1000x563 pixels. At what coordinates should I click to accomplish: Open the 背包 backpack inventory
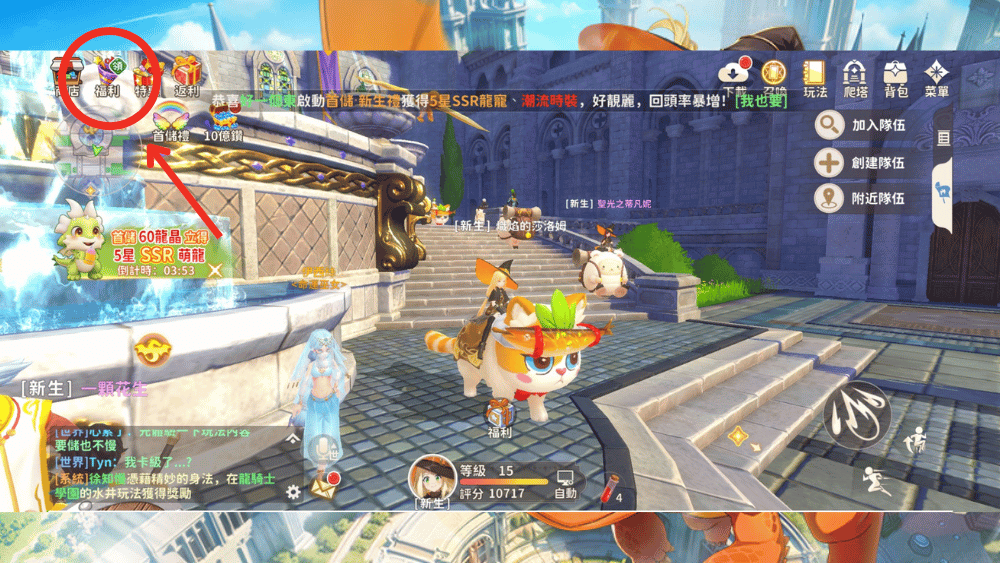click(x=896, y=77)
